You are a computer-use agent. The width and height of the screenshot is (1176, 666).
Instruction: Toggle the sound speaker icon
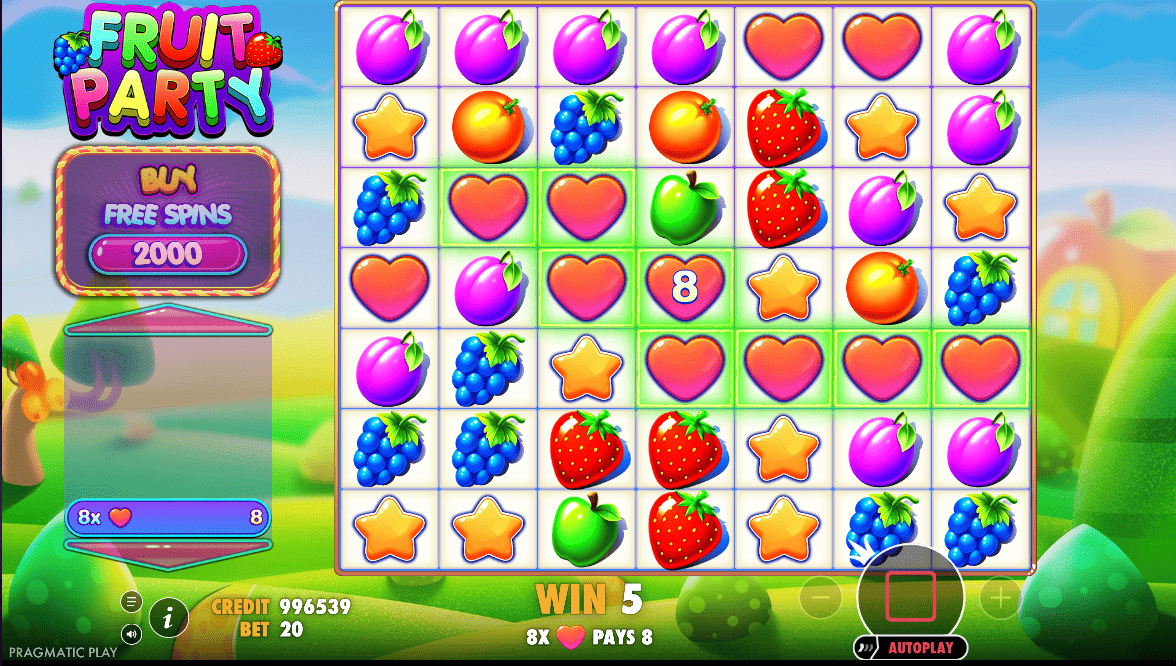pyautogui.click(x=132, y=633)
